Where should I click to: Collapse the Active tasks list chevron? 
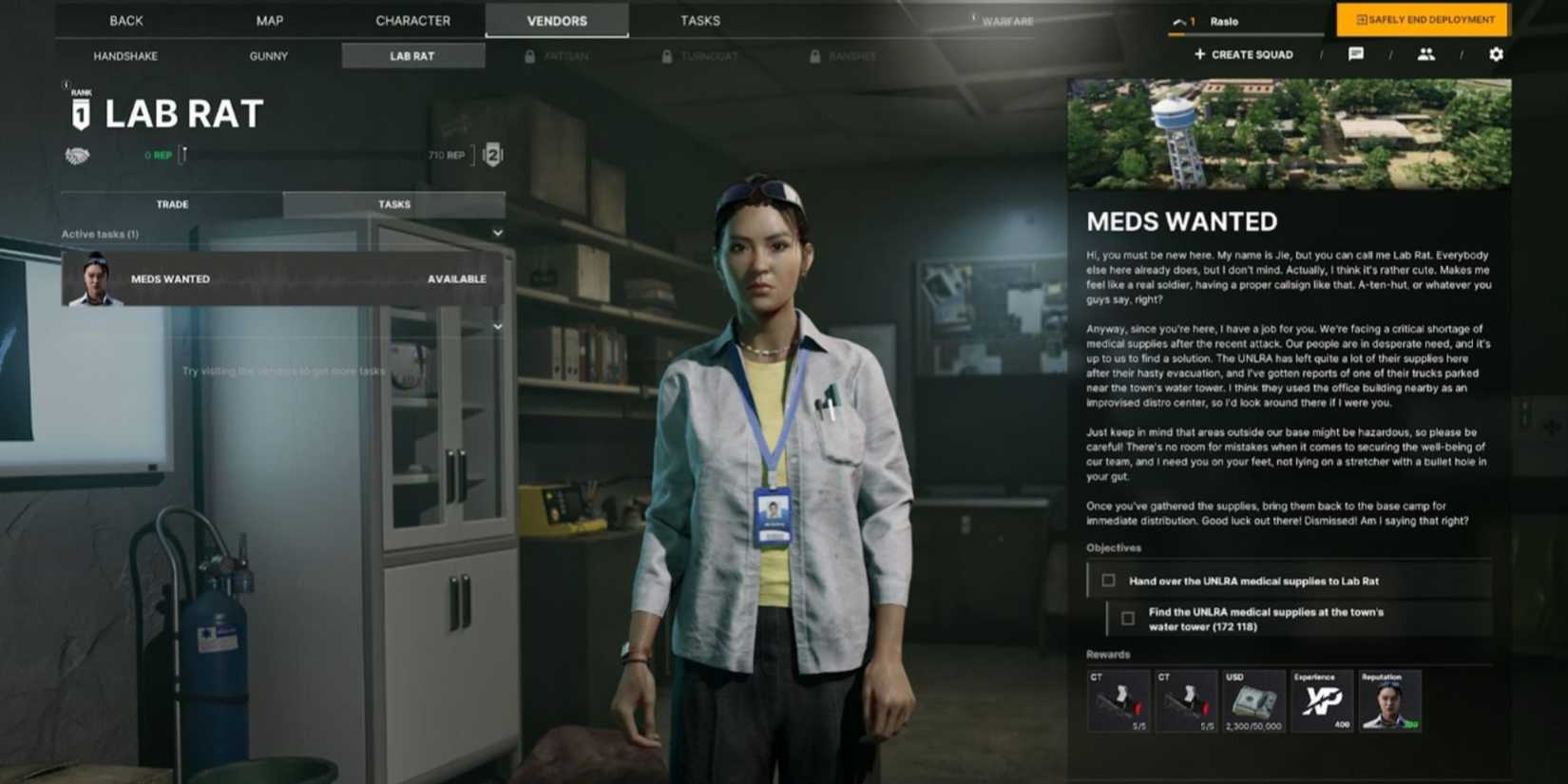click(498, 233)
